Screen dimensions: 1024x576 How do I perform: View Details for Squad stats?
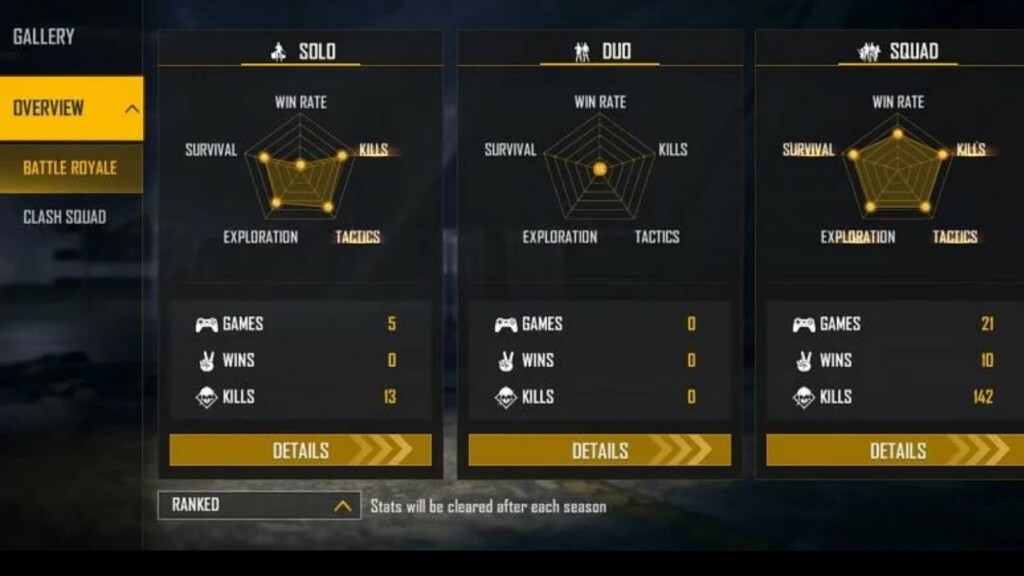click(896, 450)
